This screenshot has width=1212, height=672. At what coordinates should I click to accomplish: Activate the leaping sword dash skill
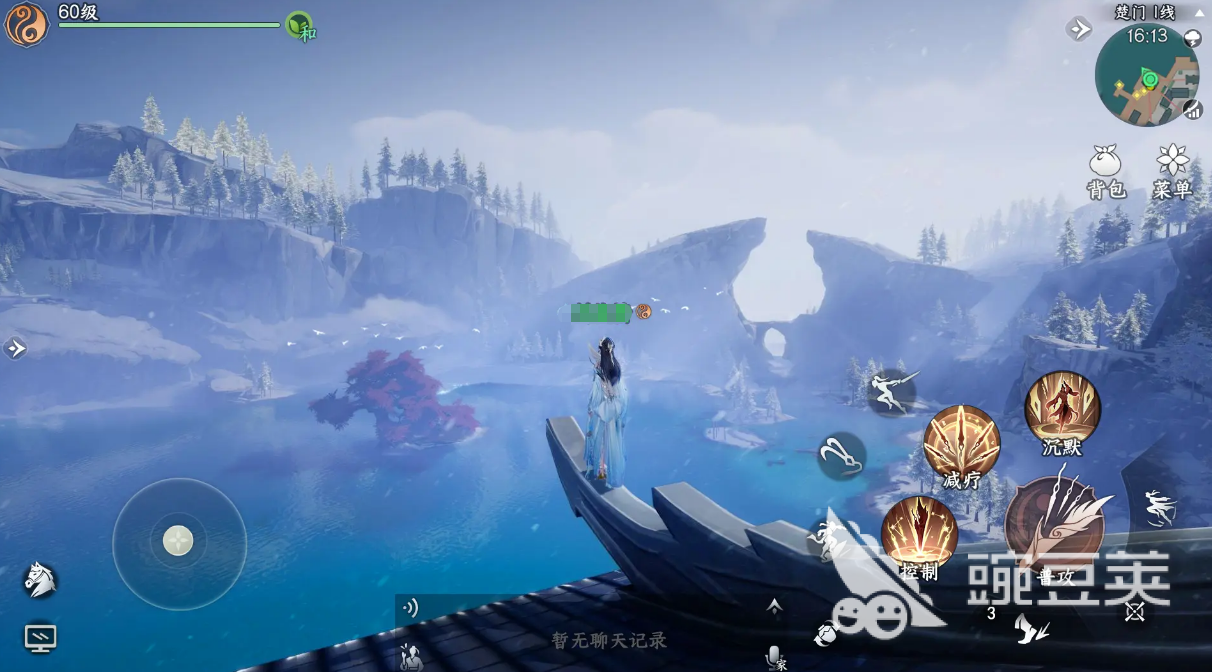pos(892,391)
